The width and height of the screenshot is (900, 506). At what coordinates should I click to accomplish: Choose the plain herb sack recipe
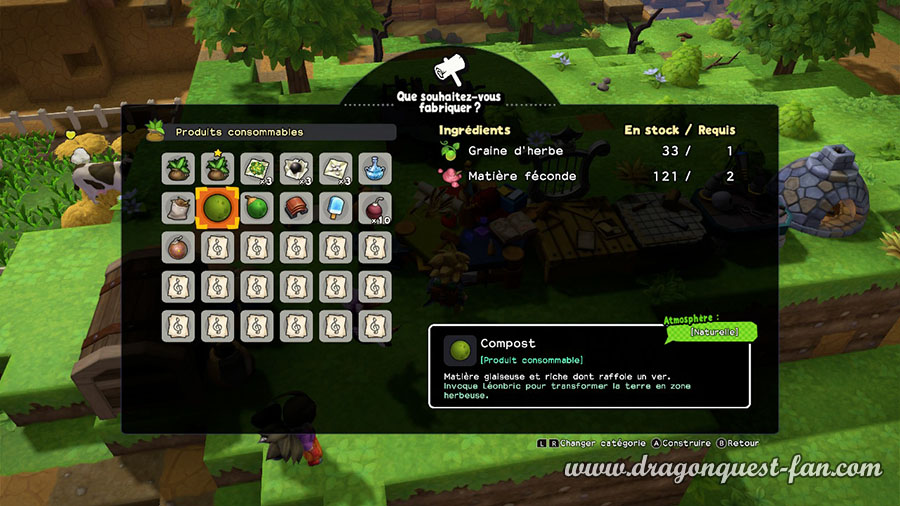tap(177, 169)
